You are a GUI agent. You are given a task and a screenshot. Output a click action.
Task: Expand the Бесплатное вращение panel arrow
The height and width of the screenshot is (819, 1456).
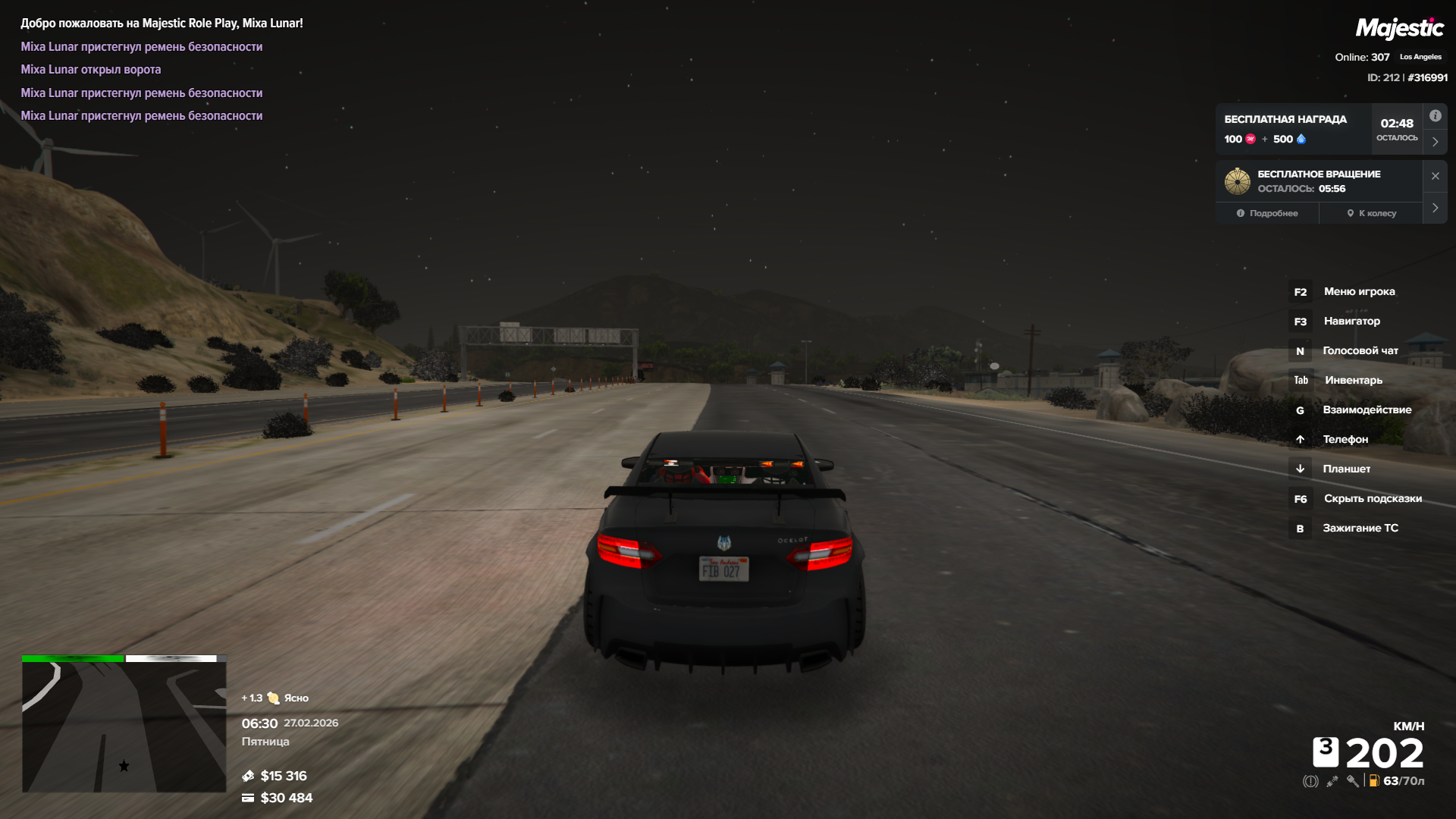pos(1435,208)
